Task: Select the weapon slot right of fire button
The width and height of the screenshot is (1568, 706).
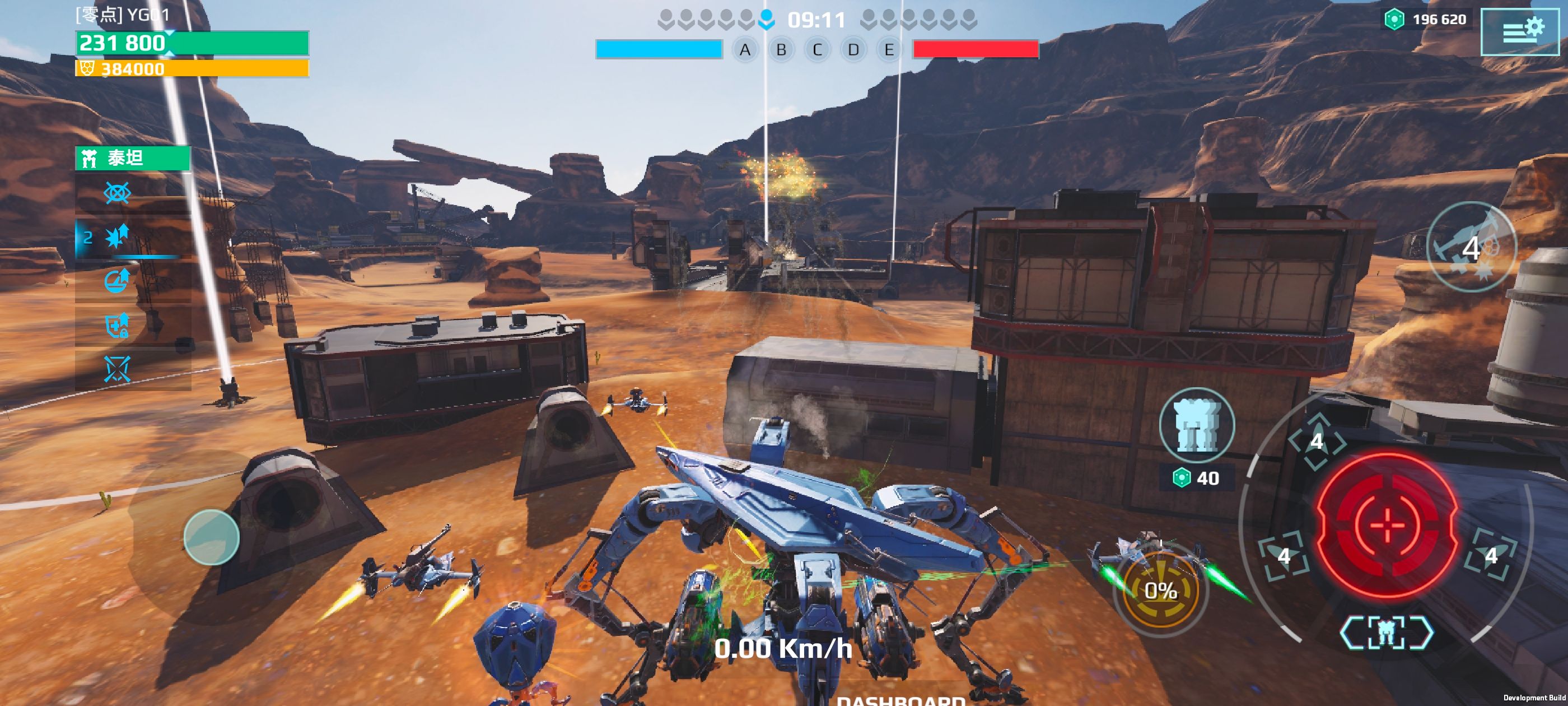Action: pos(1491,555)
